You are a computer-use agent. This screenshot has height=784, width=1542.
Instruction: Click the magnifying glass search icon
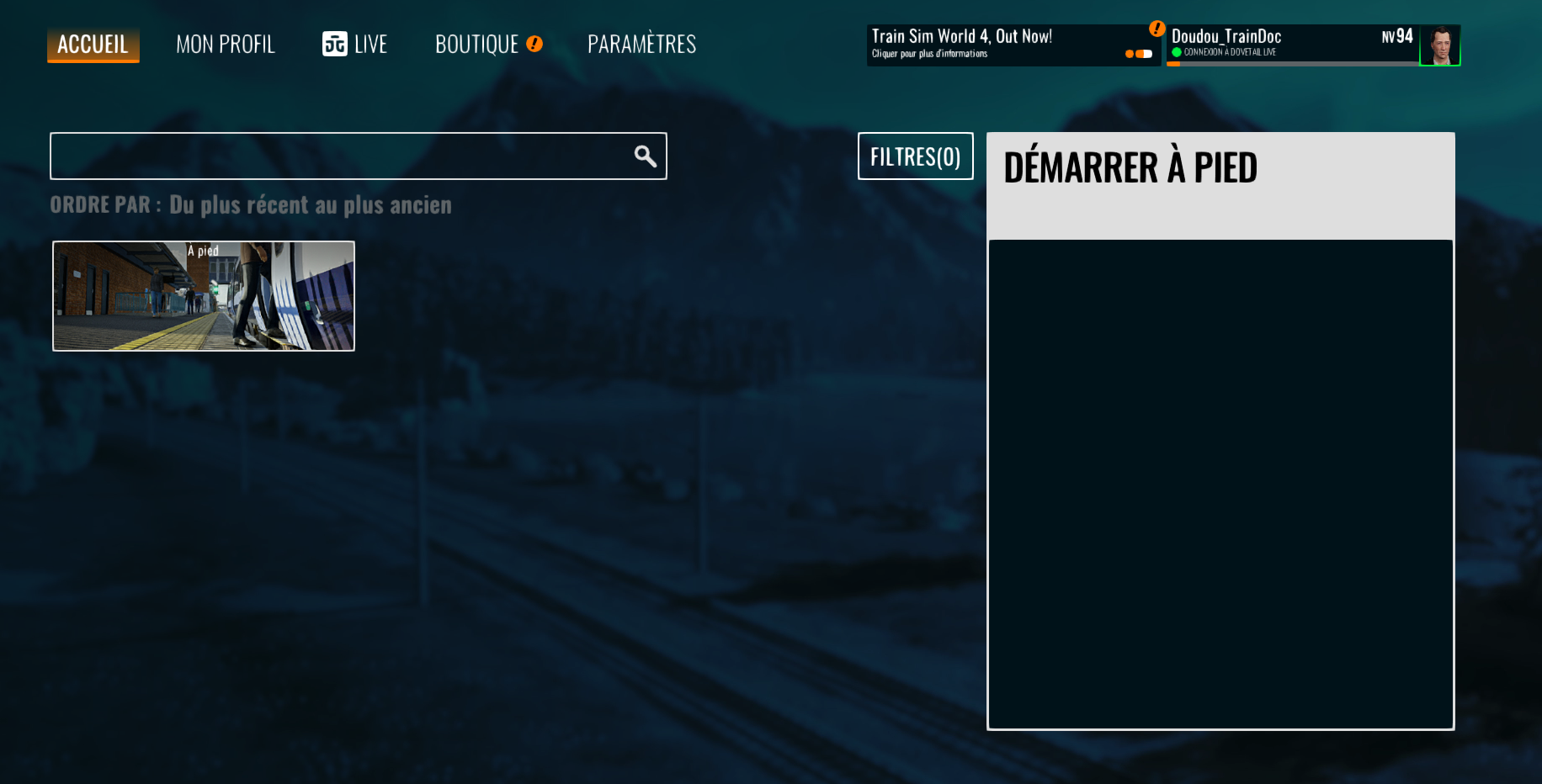[x=645, y=156]
